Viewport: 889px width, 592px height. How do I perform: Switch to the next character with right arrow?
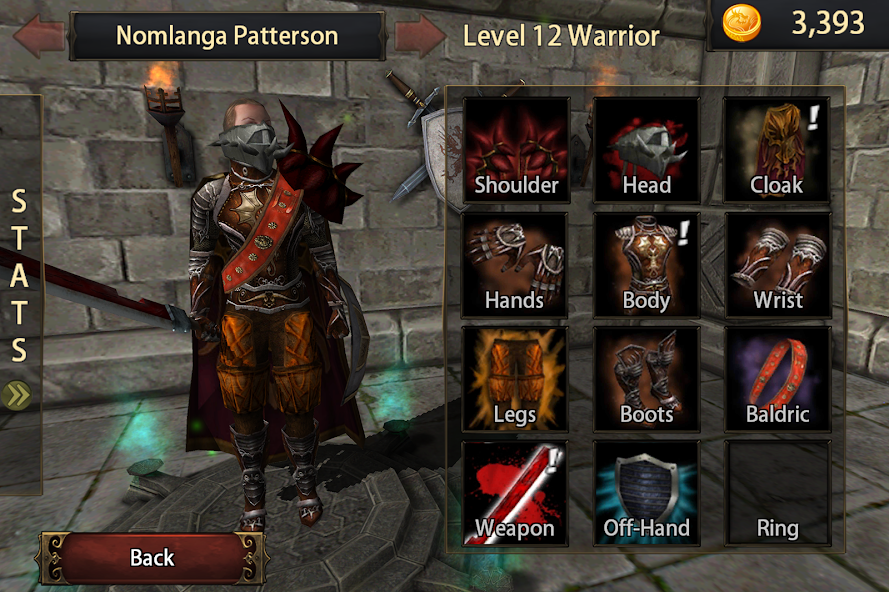coord(418,36)
